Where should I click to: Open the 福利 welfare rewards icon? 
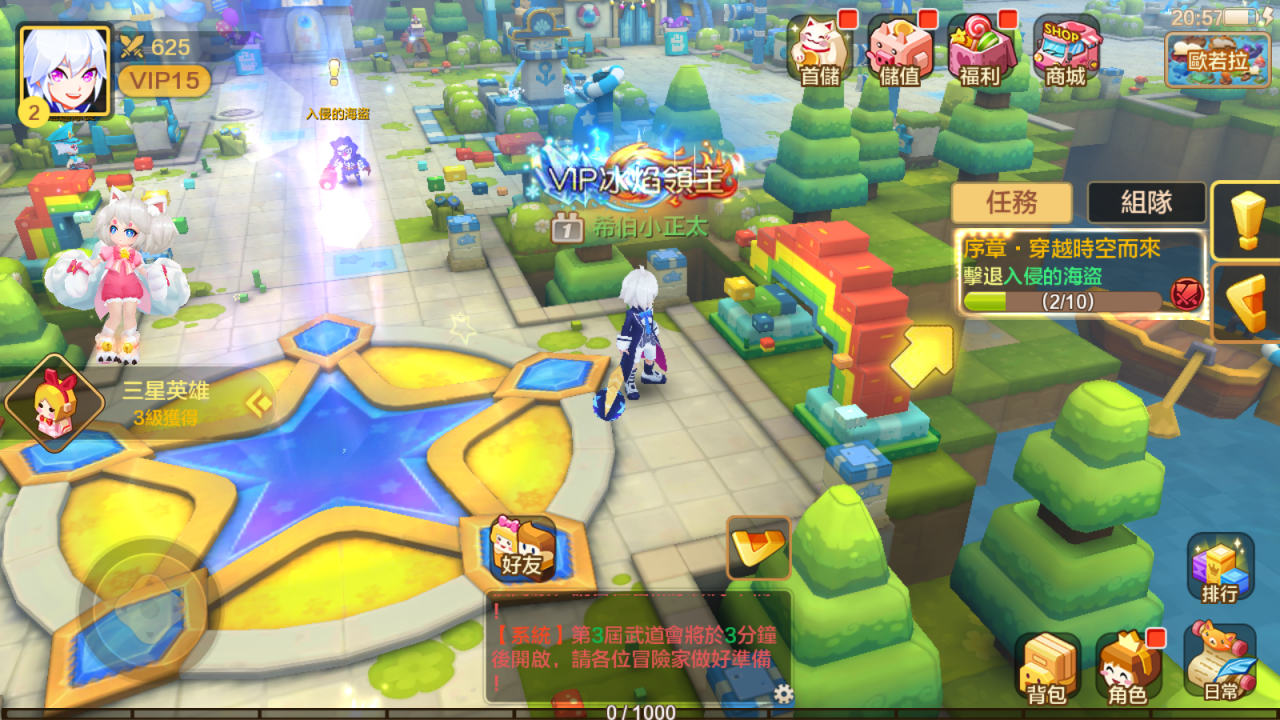(980, 48)
